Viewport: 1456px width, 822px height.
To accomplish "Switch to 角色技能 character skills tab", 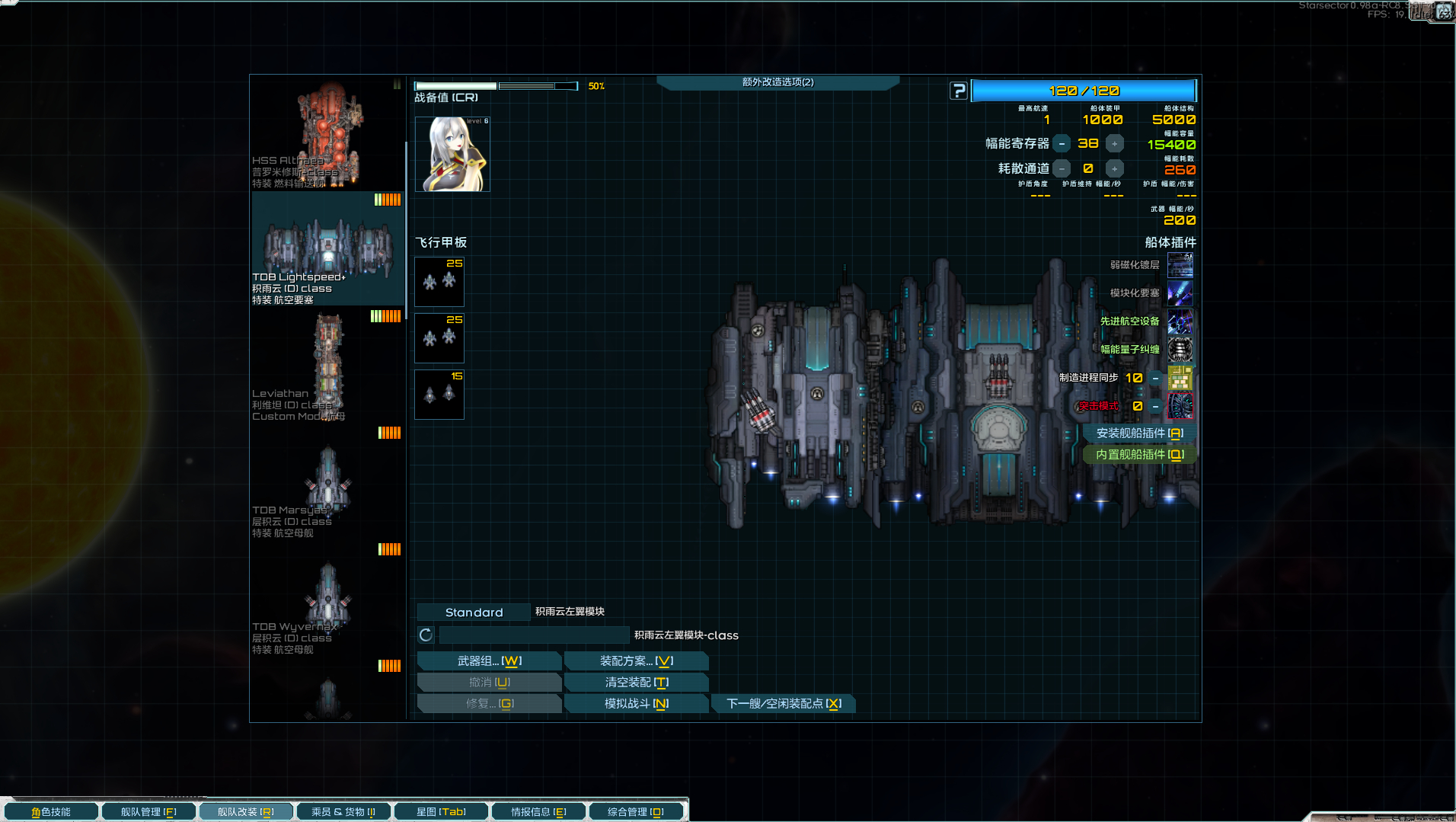I will click(x=51, y=812).
